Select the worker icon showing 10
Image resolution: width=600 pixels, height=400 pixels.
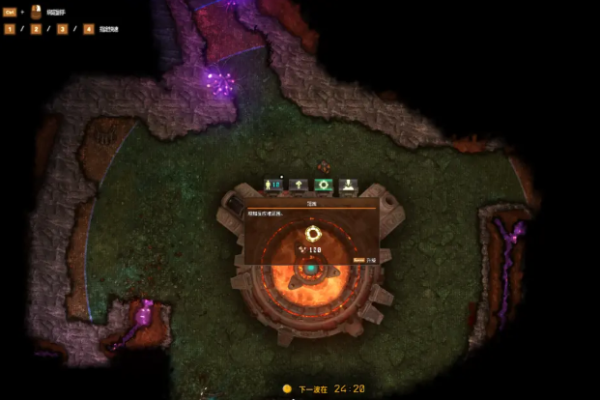(273, 185)
